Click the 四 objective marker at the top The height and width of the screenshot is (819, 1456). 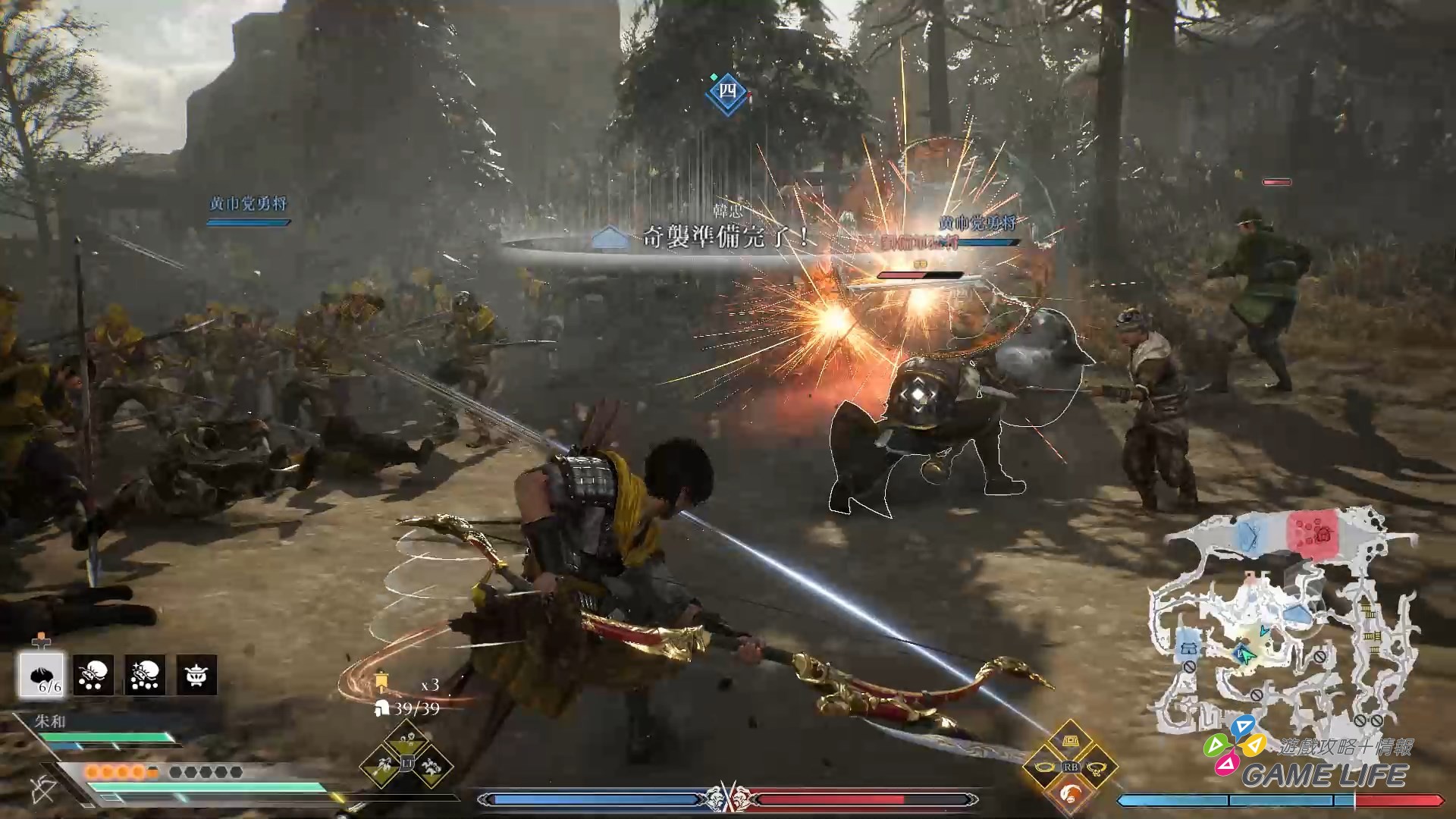pos(728,93)
